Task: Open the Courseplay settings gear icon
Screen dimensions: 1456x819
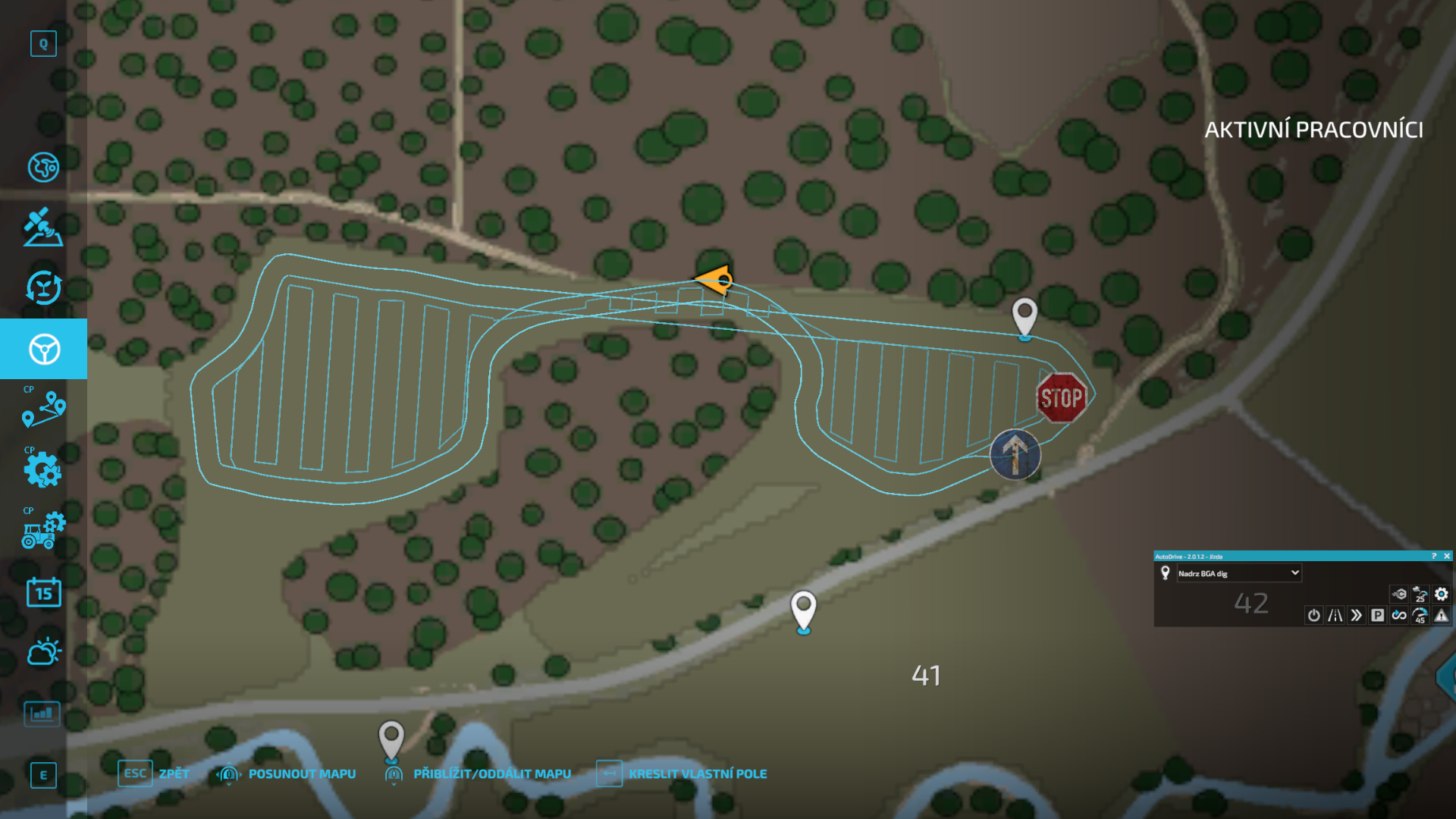Action: [x=43, y=470]
